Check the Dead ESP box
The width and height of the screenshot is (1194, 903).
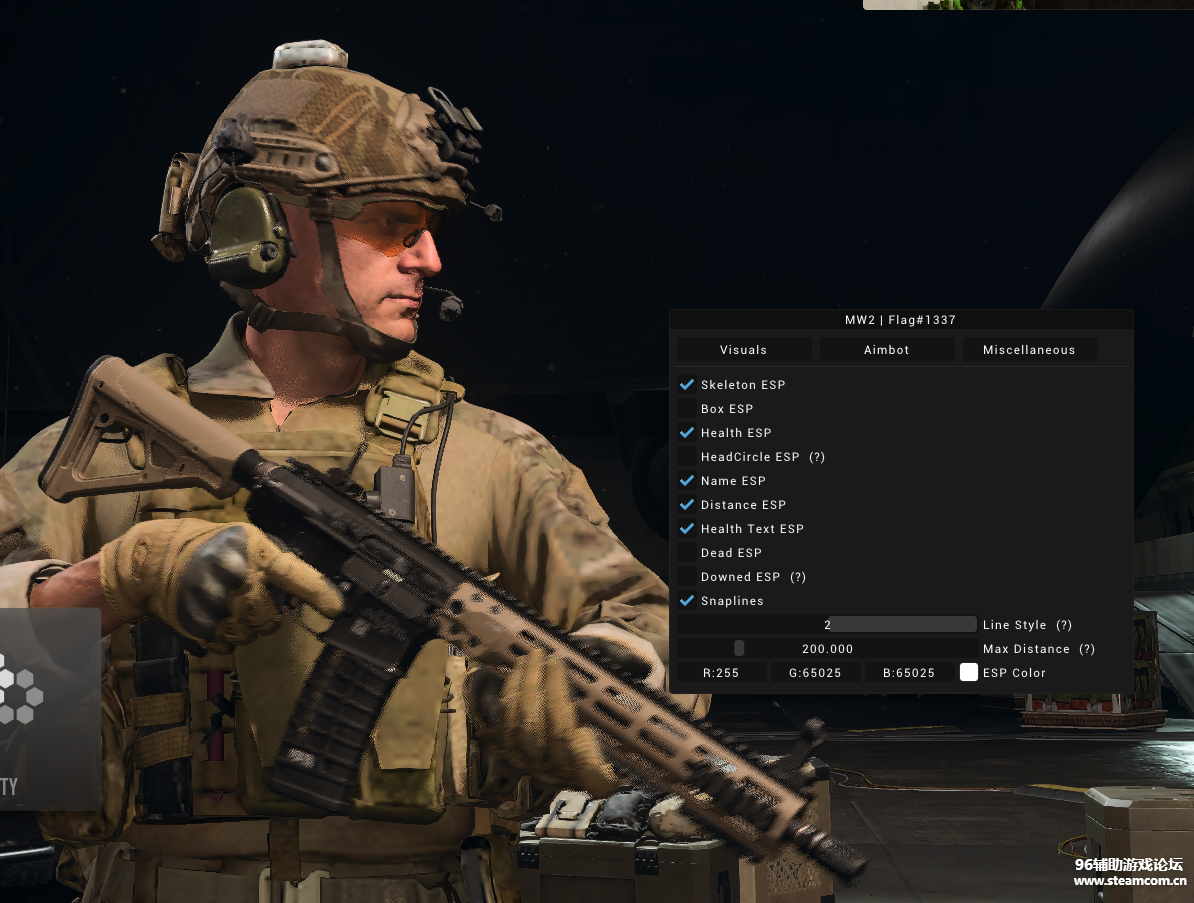click(687, 553)
